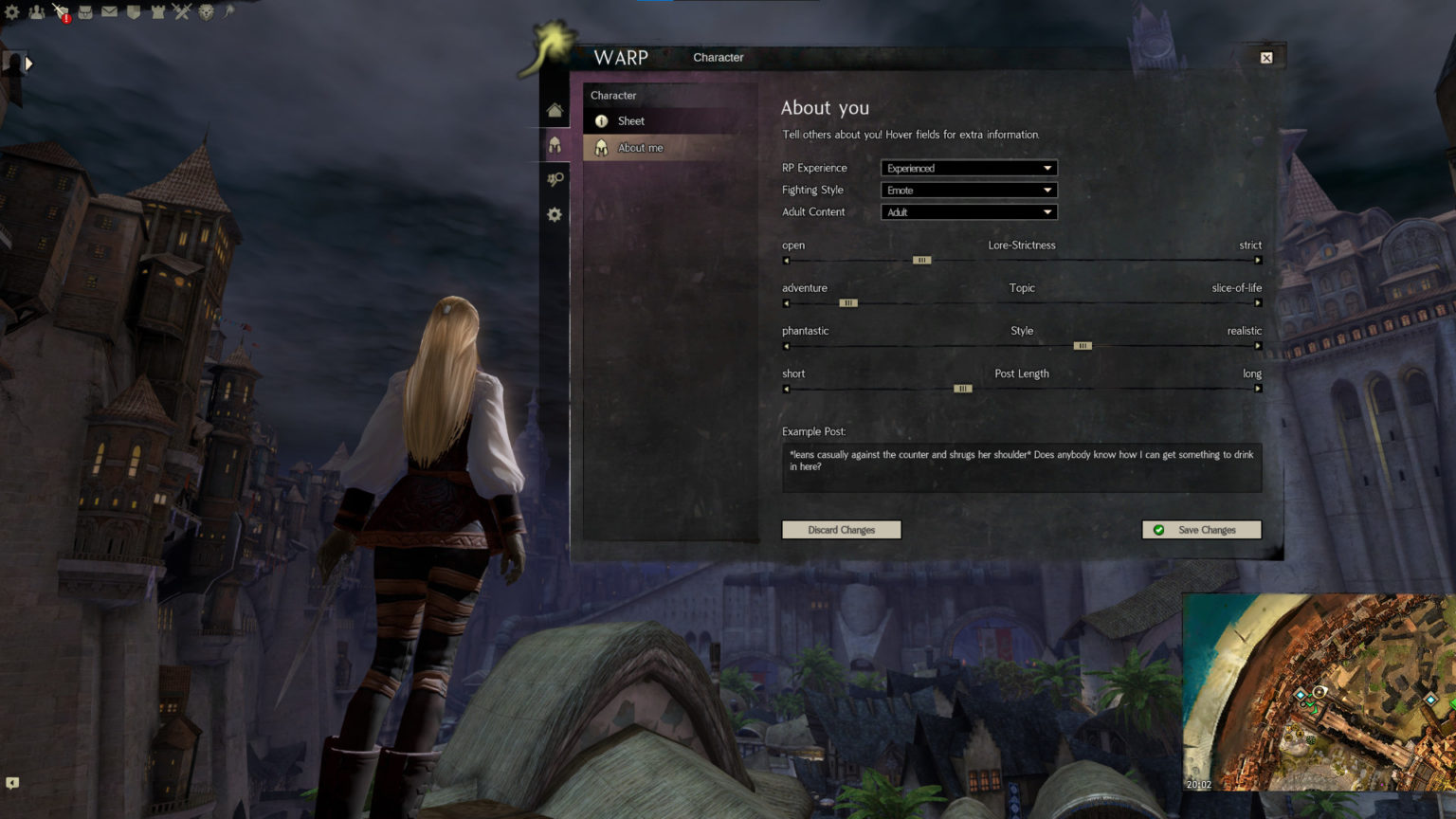Select the home icon in the WARP sidebar
1456x819 pixels.
555,109
